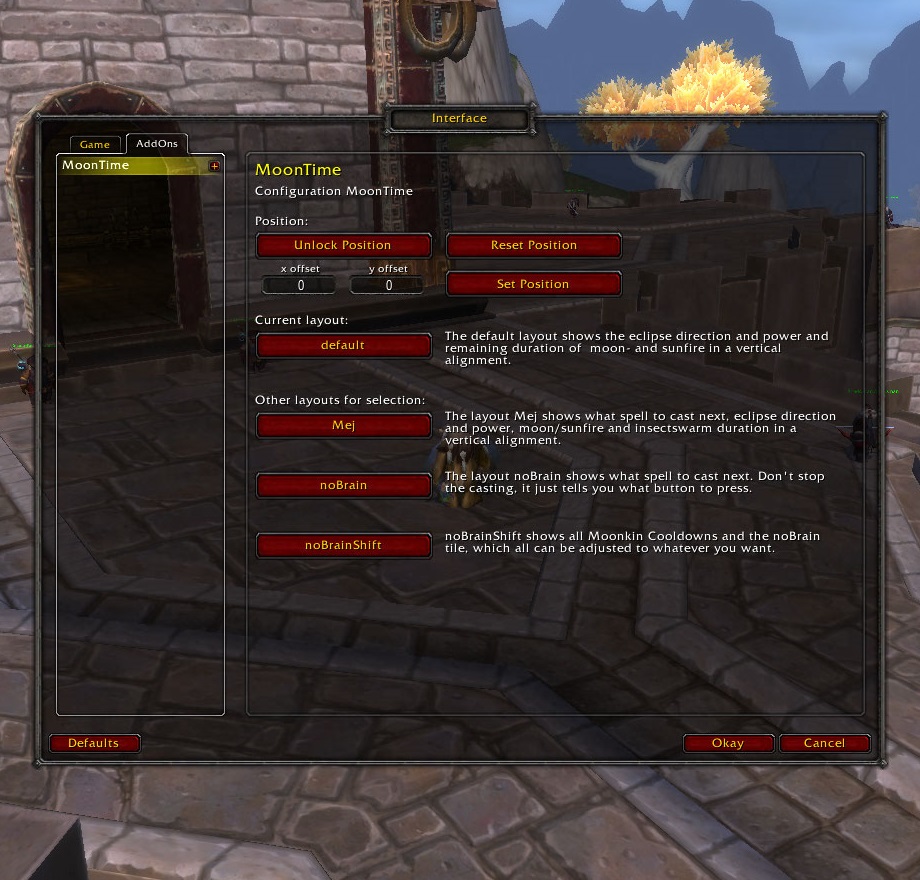Click the x offset input box
Image resolution: width=920 pixels, height=880 pixels.
click(x=300, y=285)
